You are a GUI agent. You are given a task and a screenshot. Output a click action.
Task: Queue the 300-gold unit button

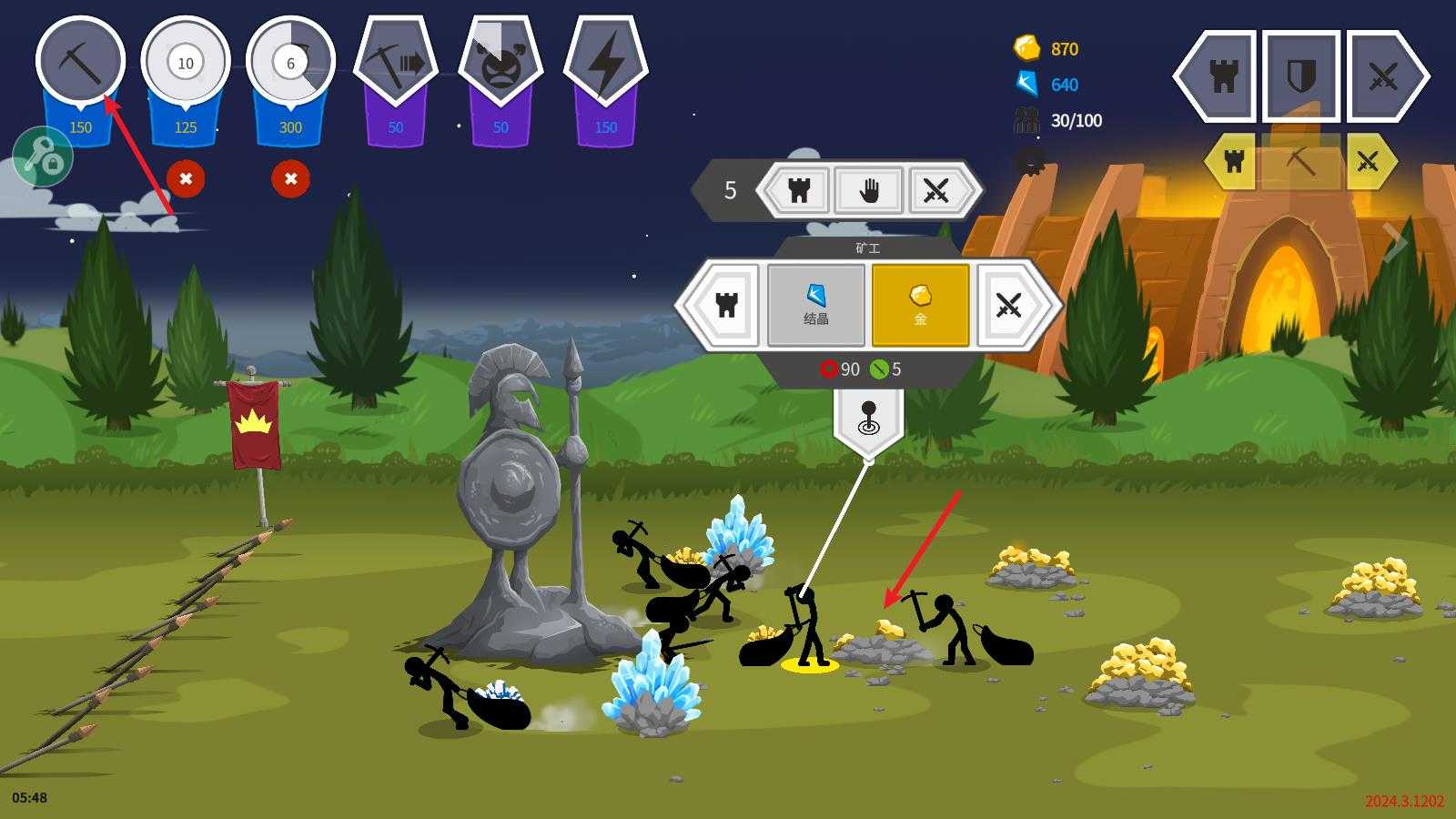(x=290, y=62)
